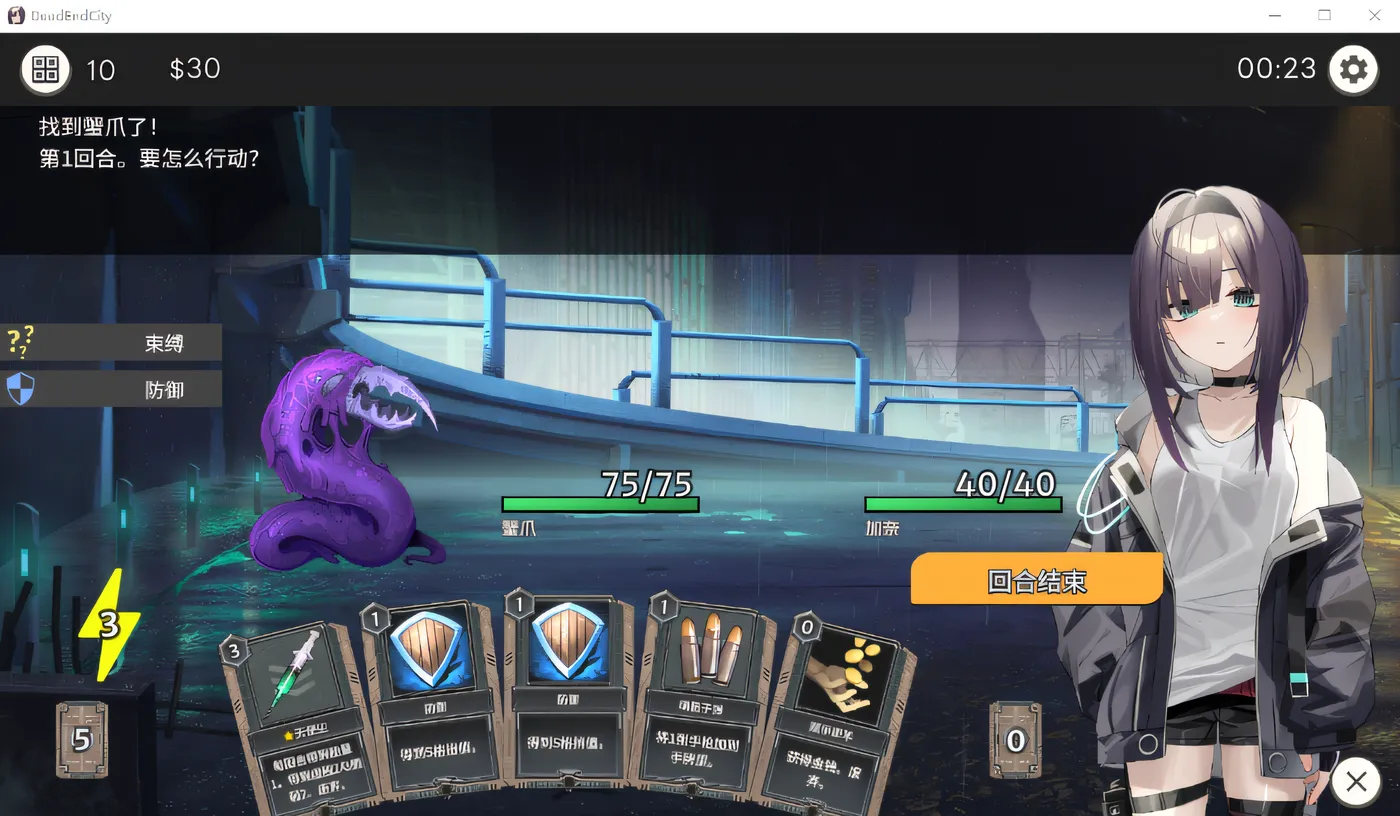Click the round X button near character

point(1356,782)
